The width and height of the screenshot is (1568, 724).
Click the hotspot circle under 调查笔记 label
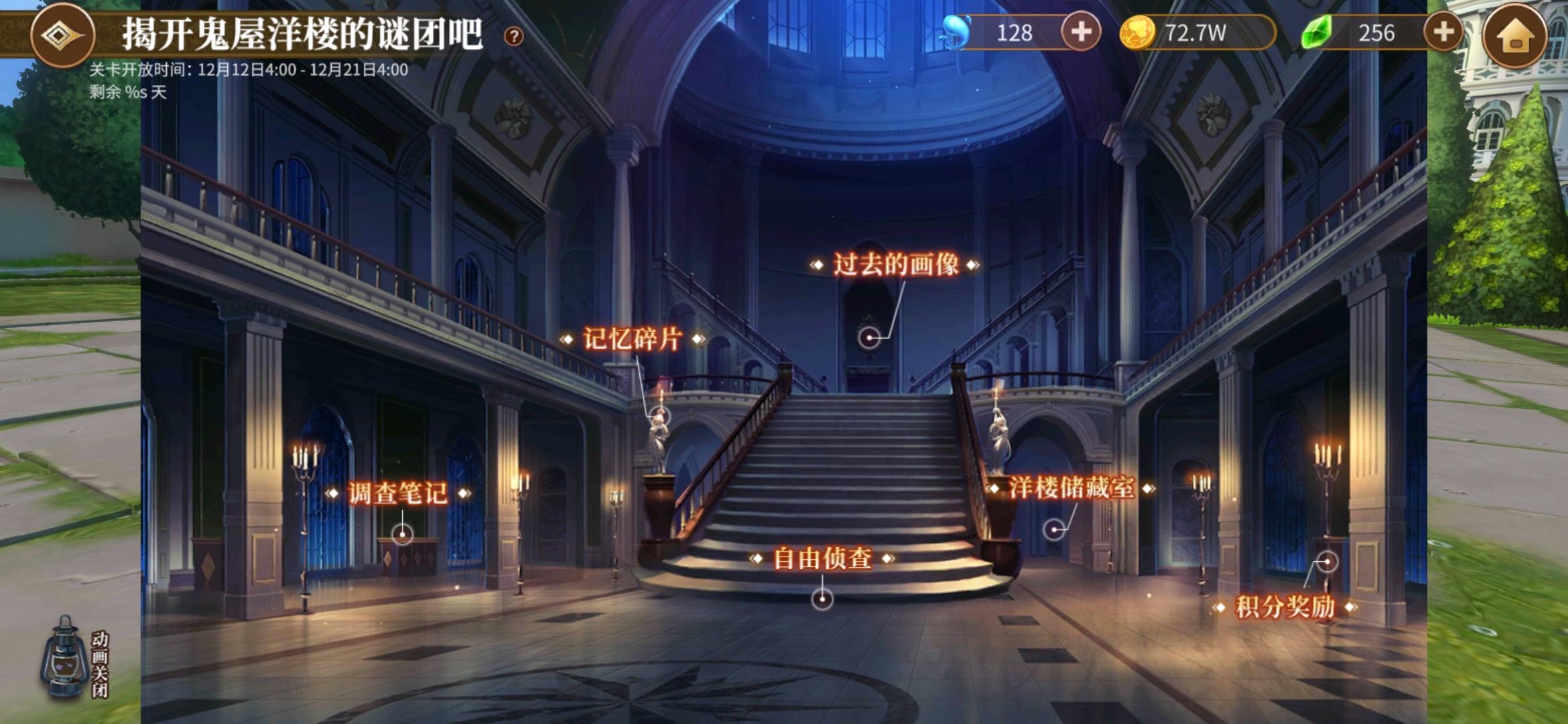coord(401,534)
